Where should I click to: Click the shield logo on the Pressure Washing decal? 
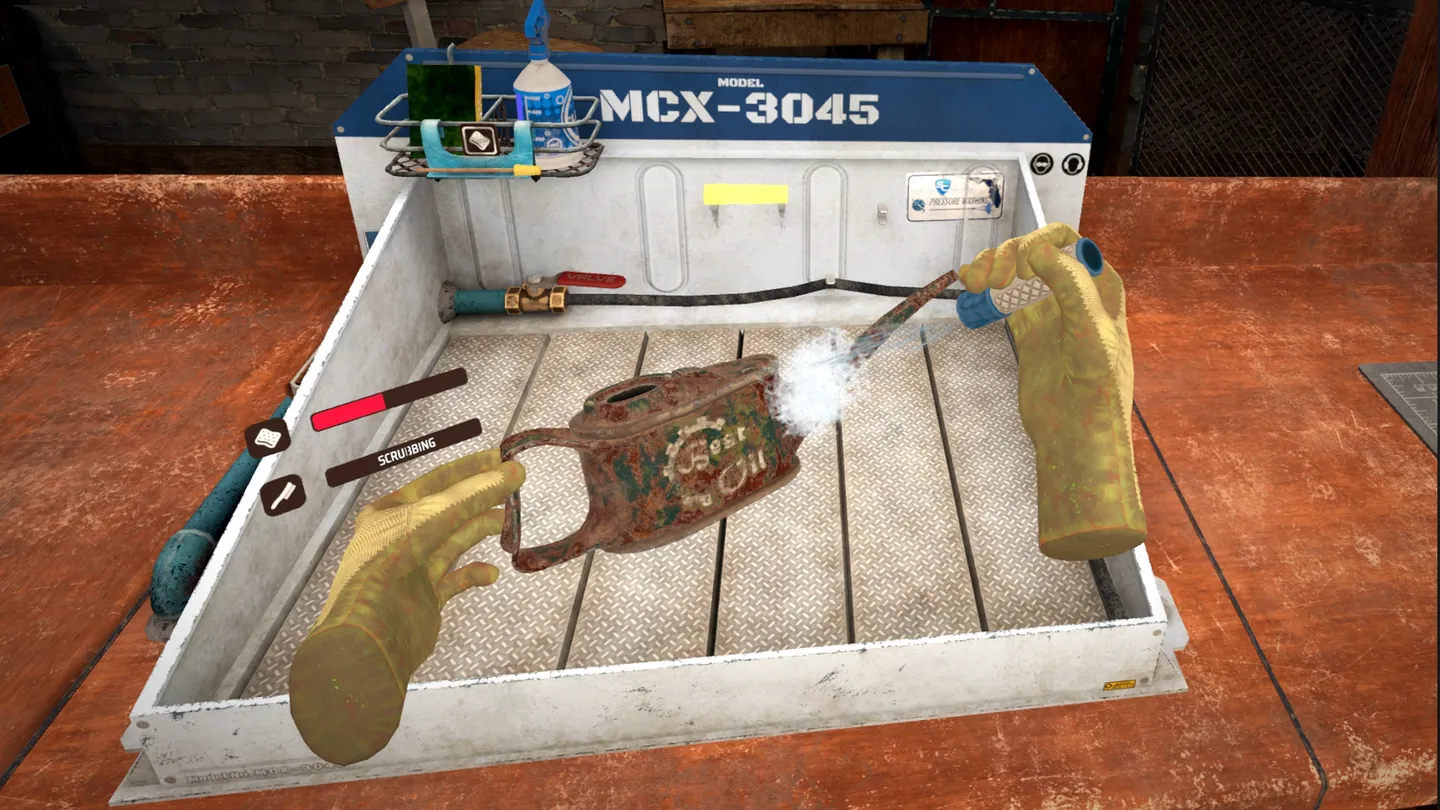tap(943, 186)
